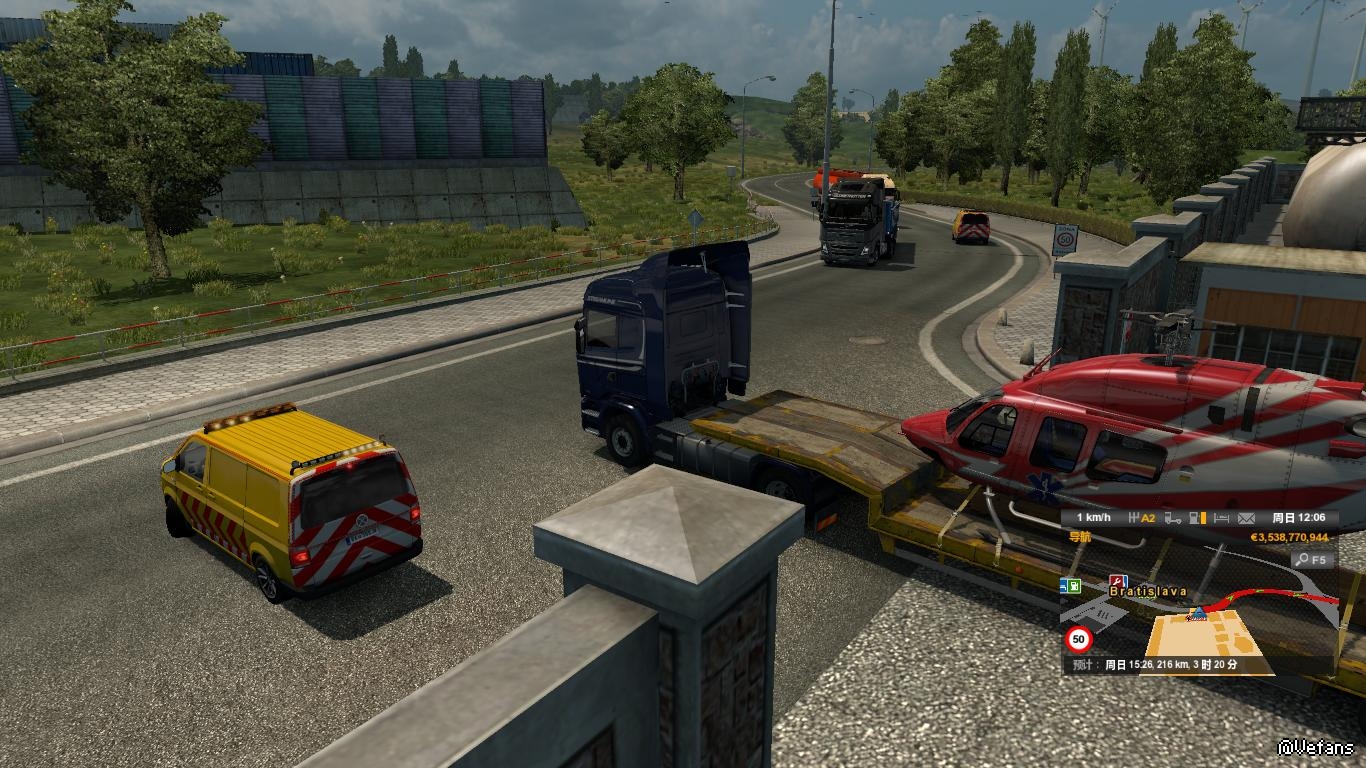Viewport: 1366px width, 768px height.
Task: Open the envelope mail icon on the route advisor
Action: [1246, 518]
